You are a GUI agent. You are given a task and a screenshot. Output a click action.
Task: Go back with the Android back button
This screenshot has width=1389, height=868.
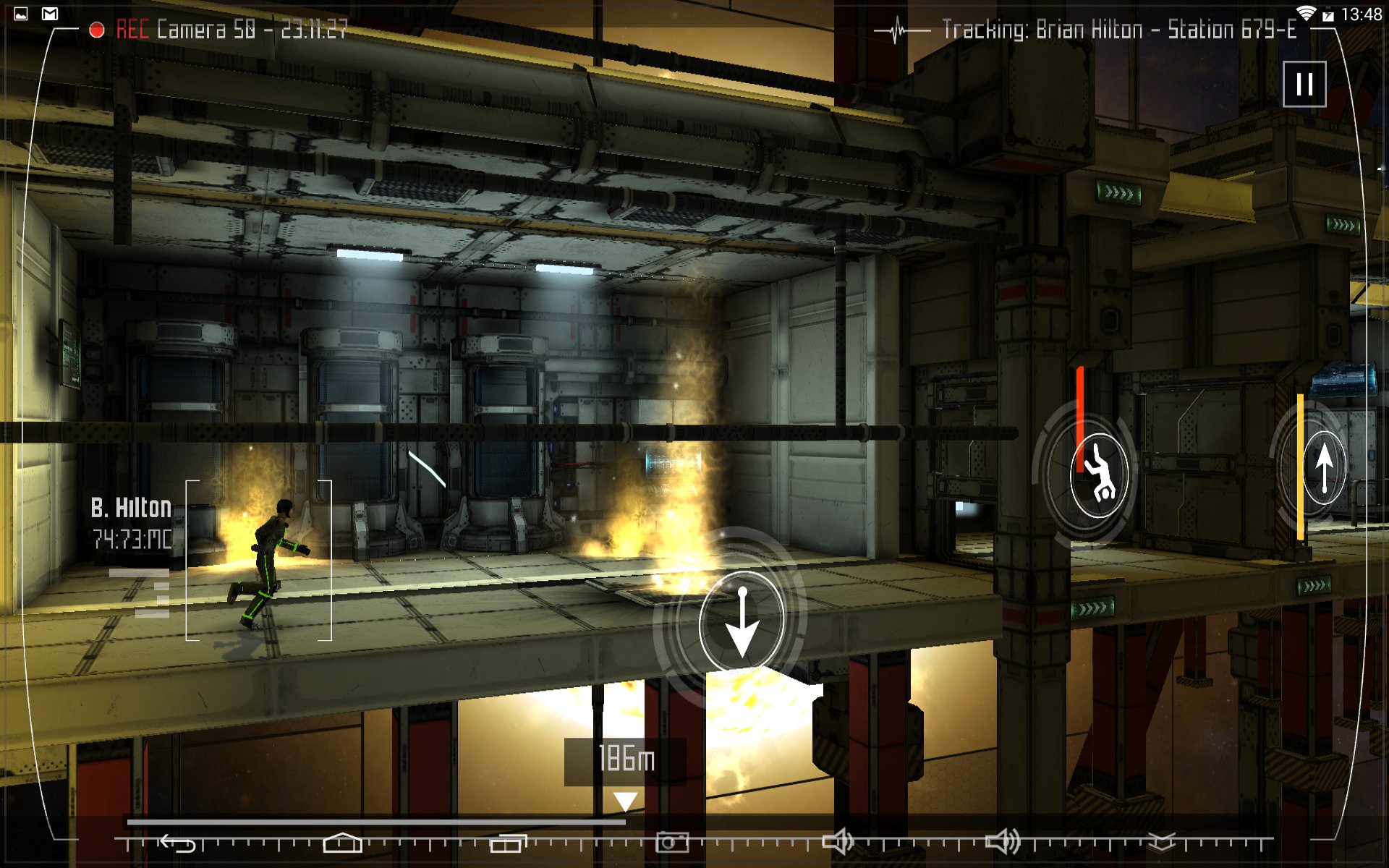(178, 843)
